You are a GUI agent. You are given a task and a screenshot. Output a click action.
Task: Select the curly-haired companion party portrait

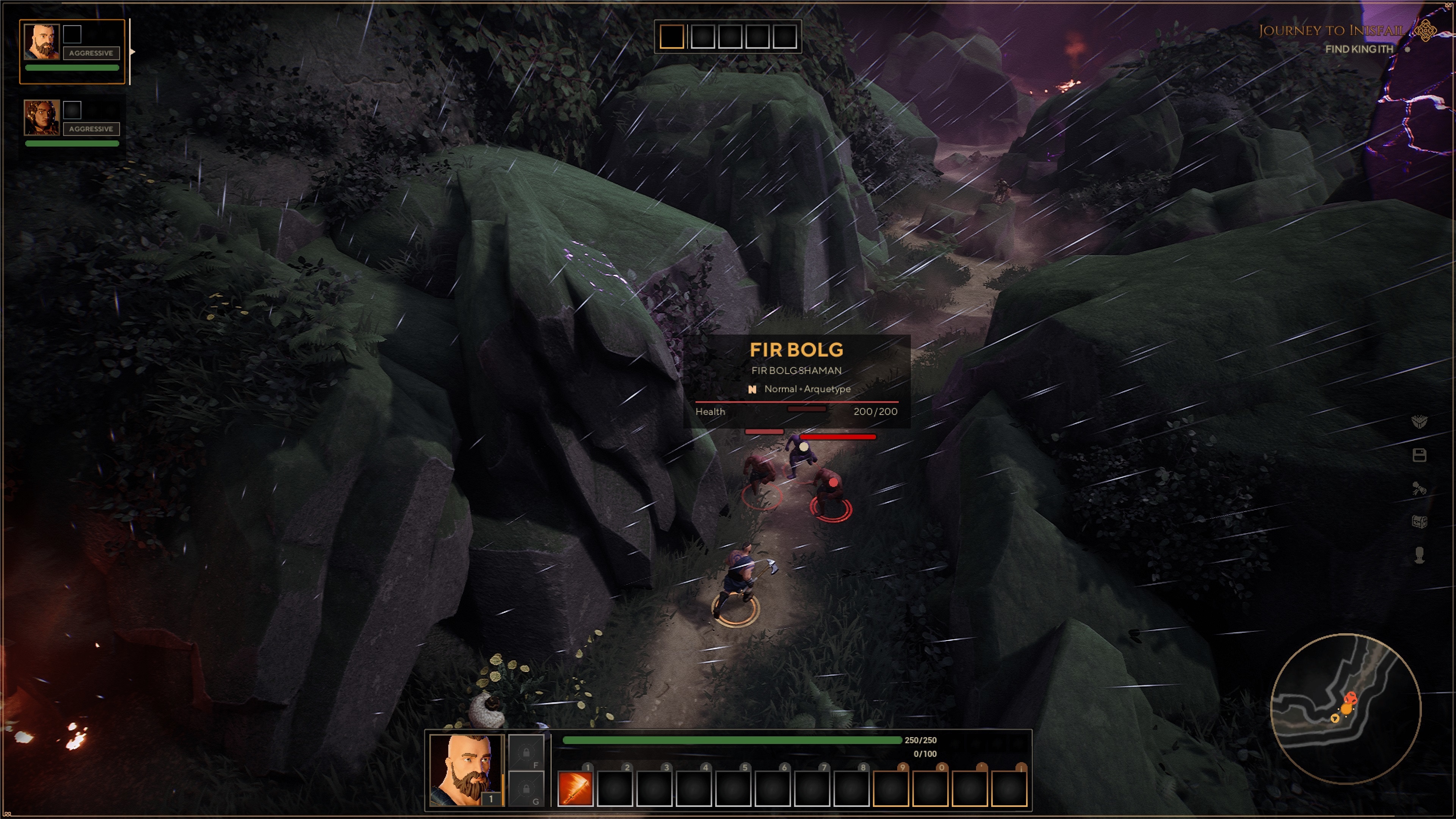(41, 117)
